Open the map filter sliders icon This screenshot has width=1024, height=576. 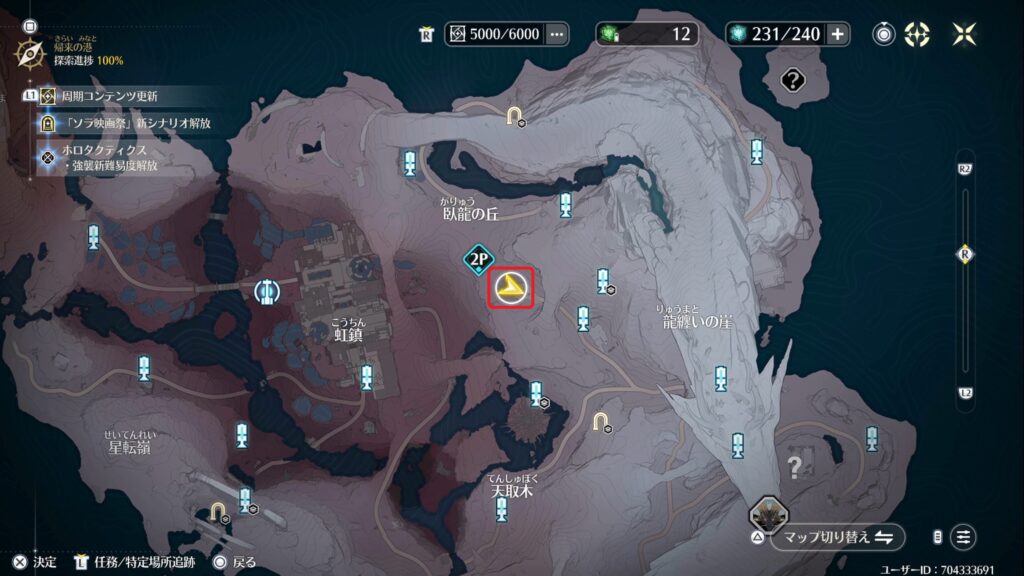tap(964, 537)
